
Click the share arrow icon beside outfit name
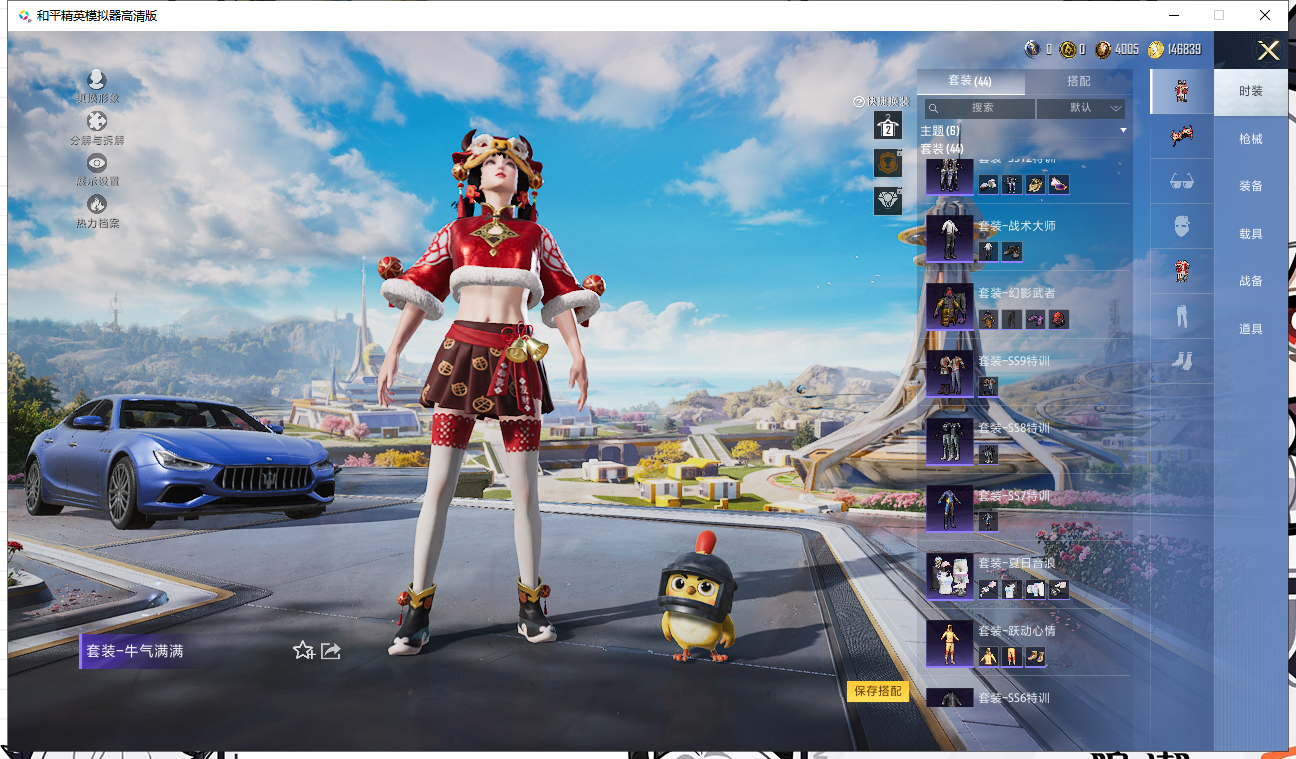tap(331, 651)
